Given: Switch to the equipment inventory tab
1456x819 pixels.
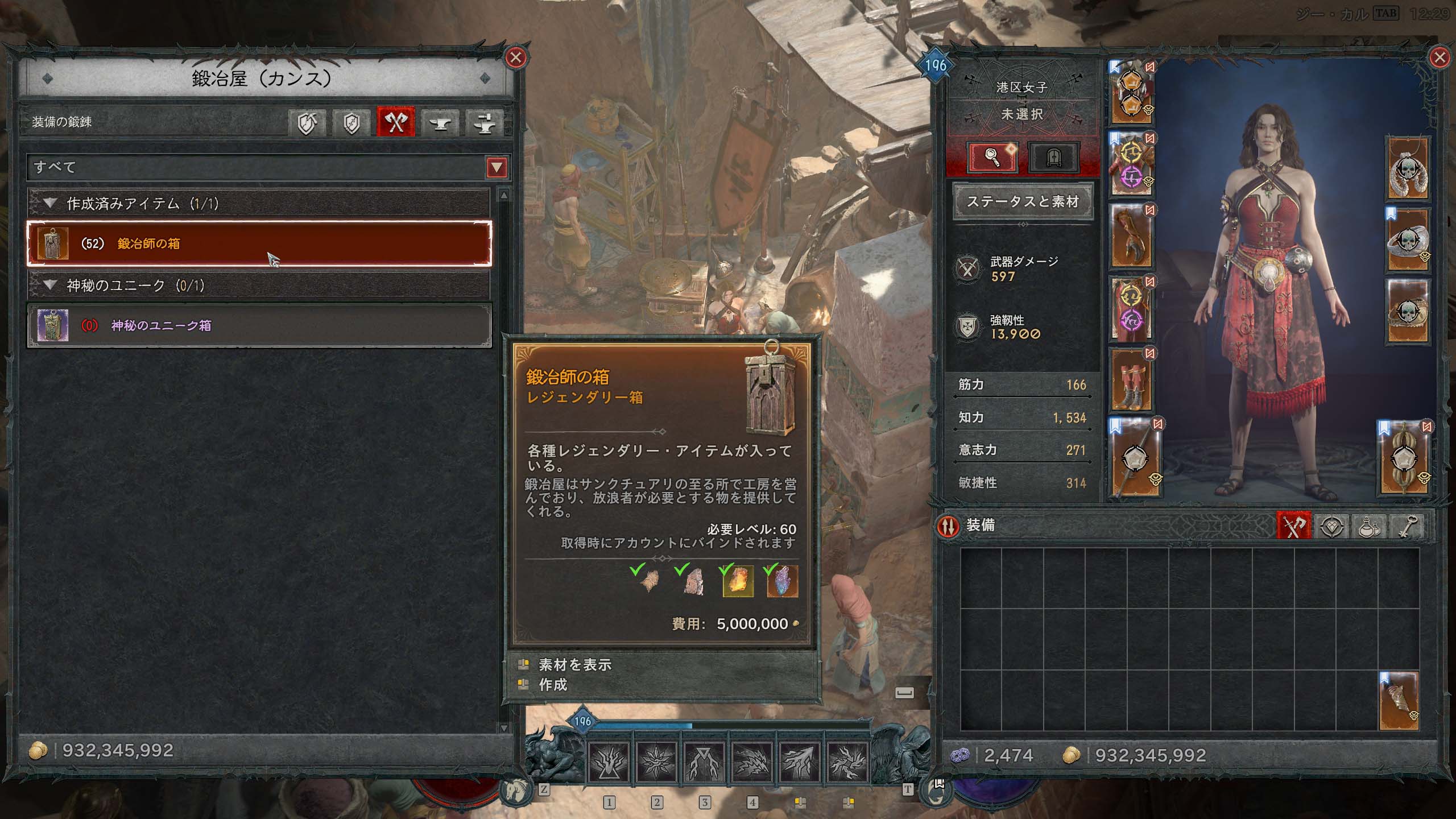Looking at the screenshot, I should click(x=1294, y=526).
